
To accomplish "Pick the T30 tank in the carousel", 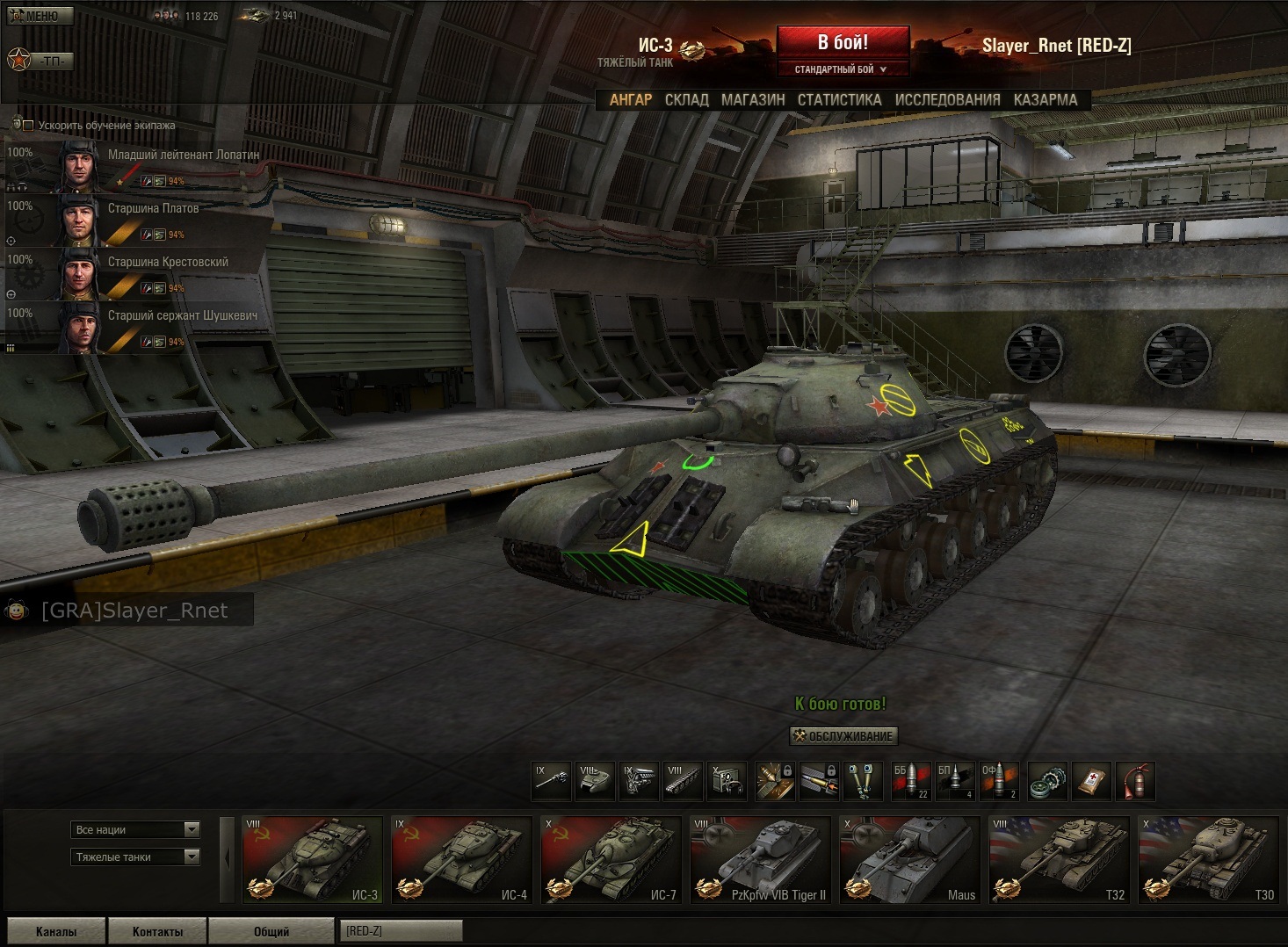I will click(x=1208, y=860).
